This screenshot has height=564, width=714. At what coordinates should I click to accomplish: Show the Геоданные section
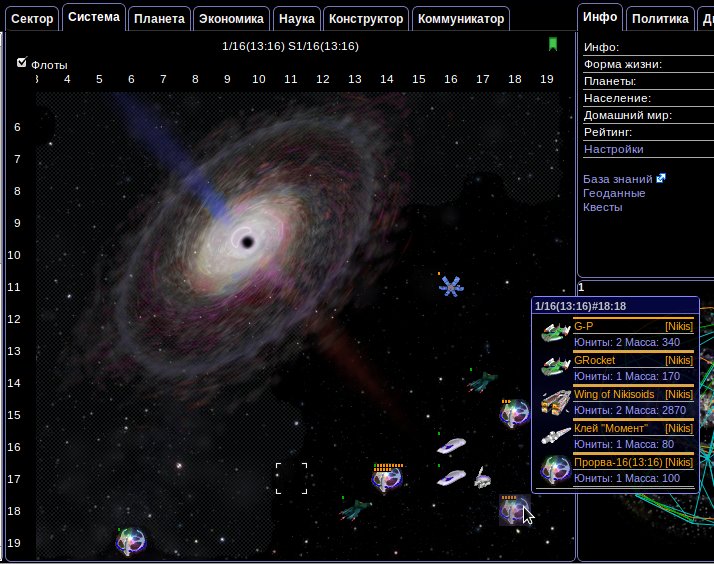pos(614,193)
